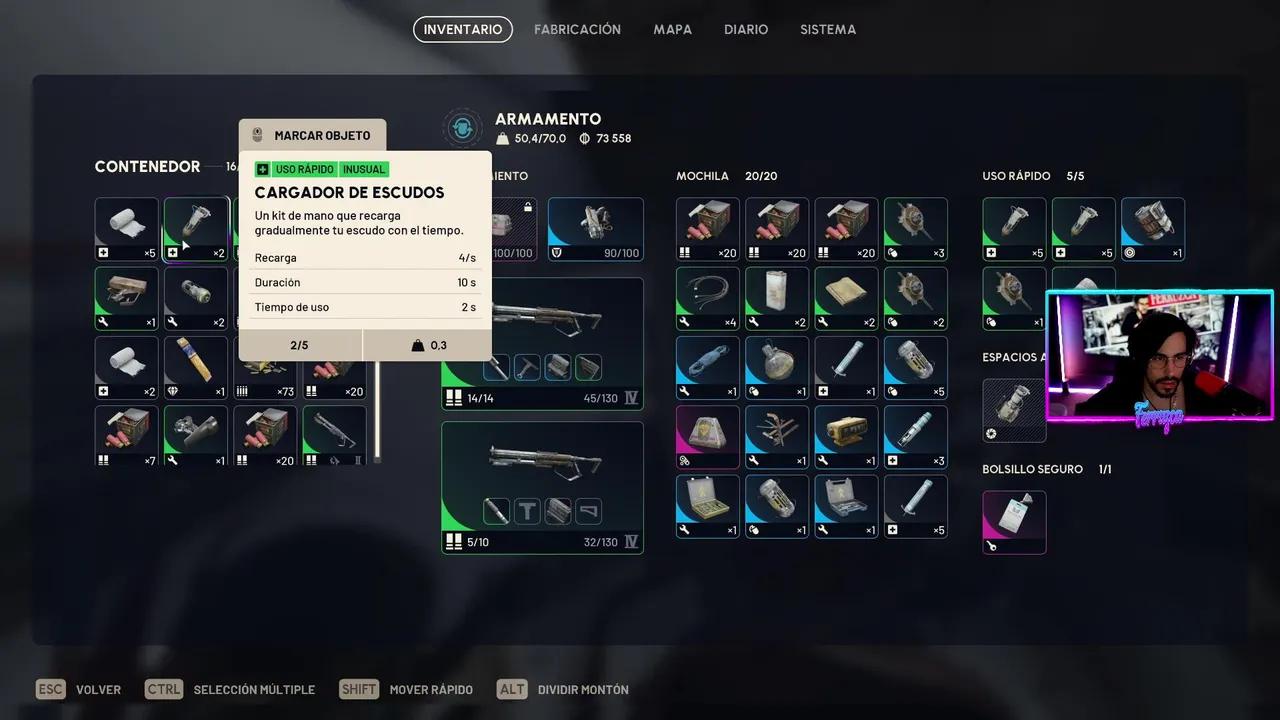Select the Inventario tab
The image size is (1280, 720).
(x=463, y=30)
